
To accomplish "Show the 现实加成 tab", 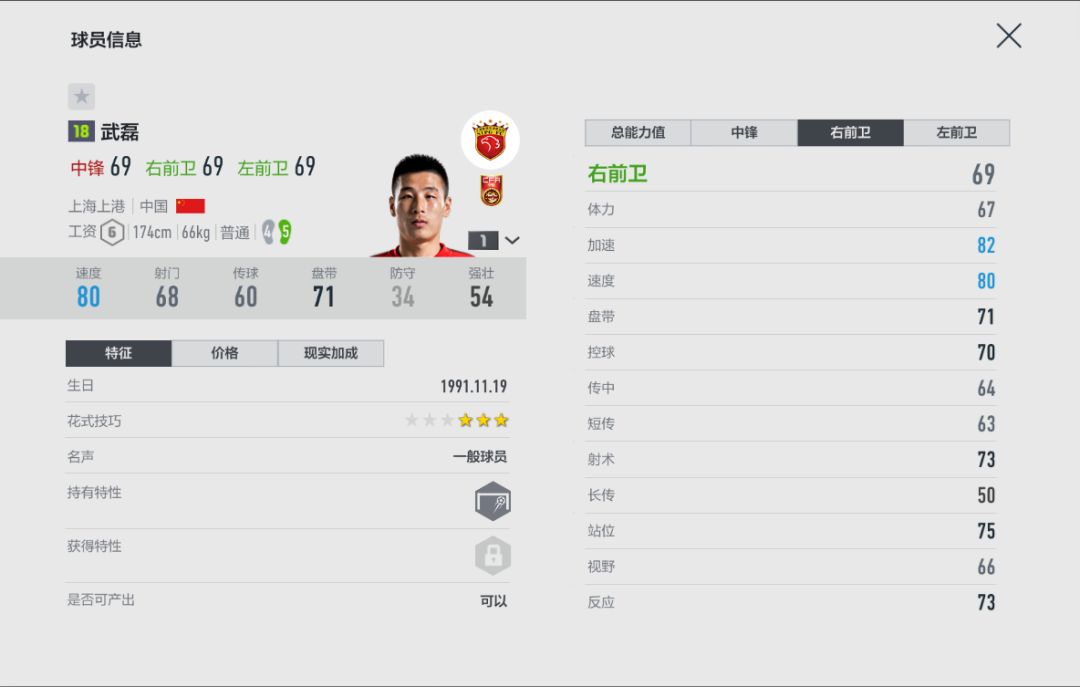I will pos(331,353).
